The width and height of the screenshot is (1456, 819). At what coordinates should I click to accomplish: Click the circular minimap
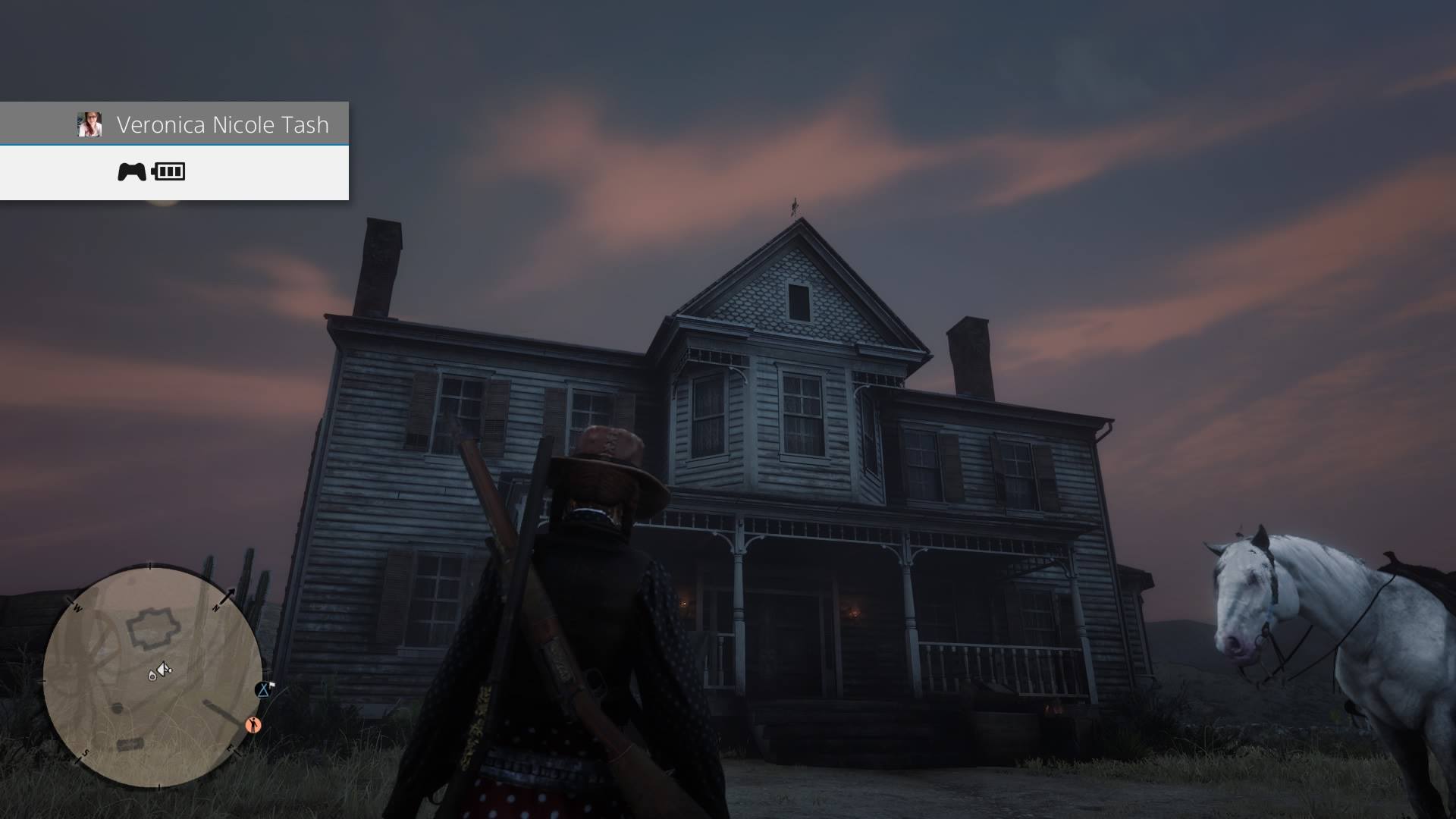pyautogui.click(x=152, y=677)
